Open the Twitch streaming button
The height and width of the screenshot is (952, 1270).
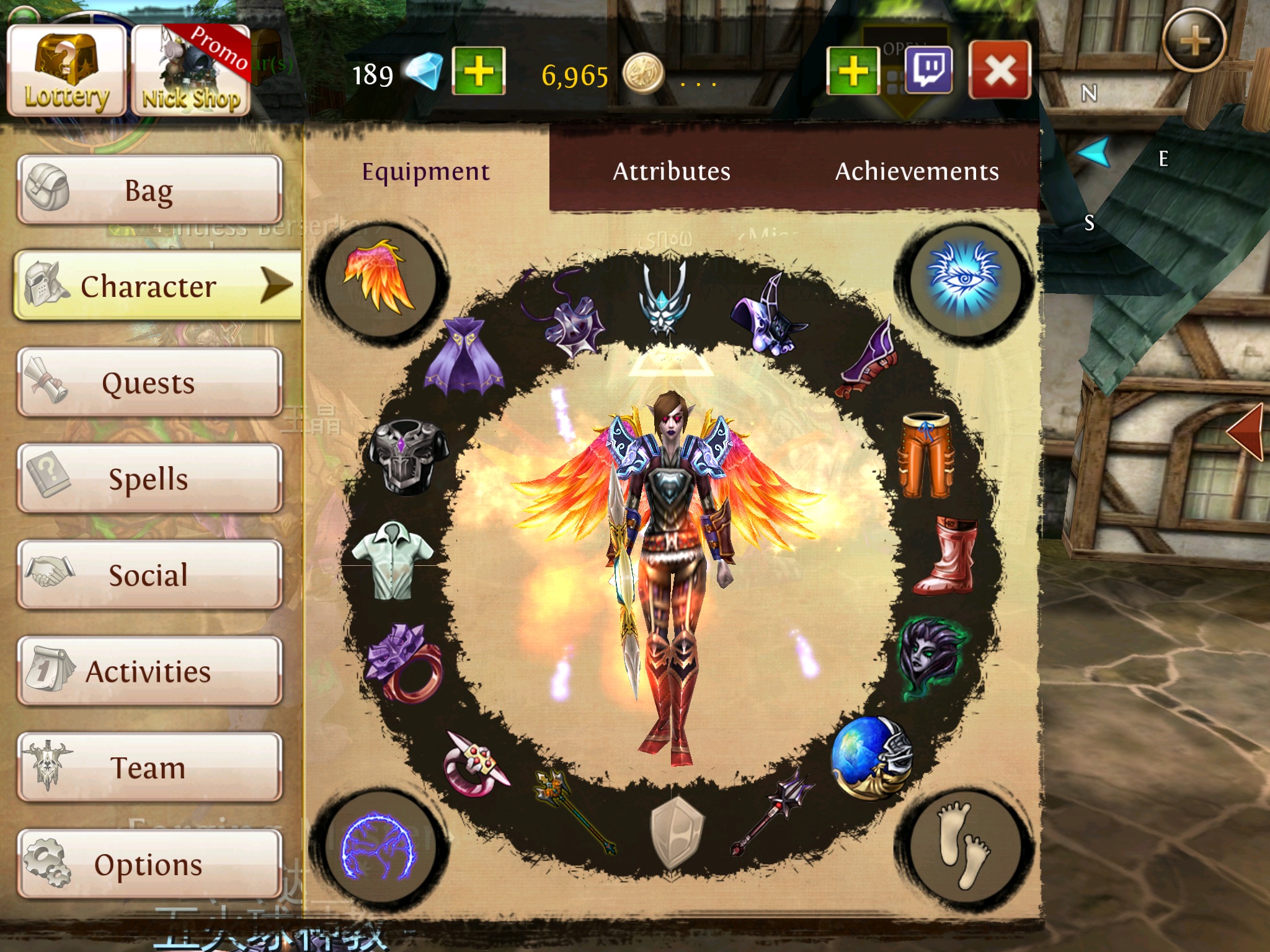click(x=928, y=70)
